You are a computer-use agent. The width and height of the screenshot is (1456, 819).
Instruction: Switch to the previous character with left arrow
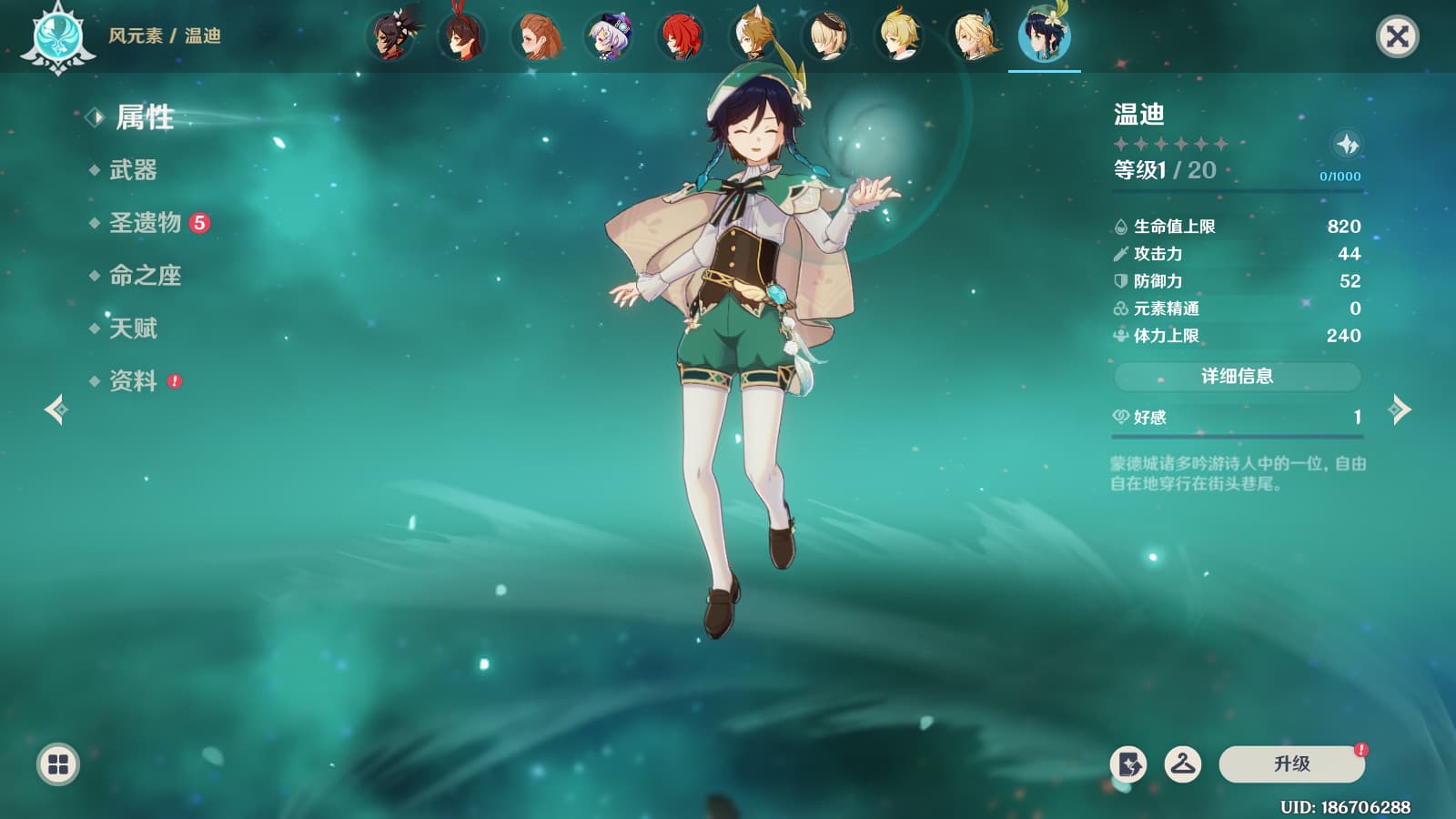point(56,409)
